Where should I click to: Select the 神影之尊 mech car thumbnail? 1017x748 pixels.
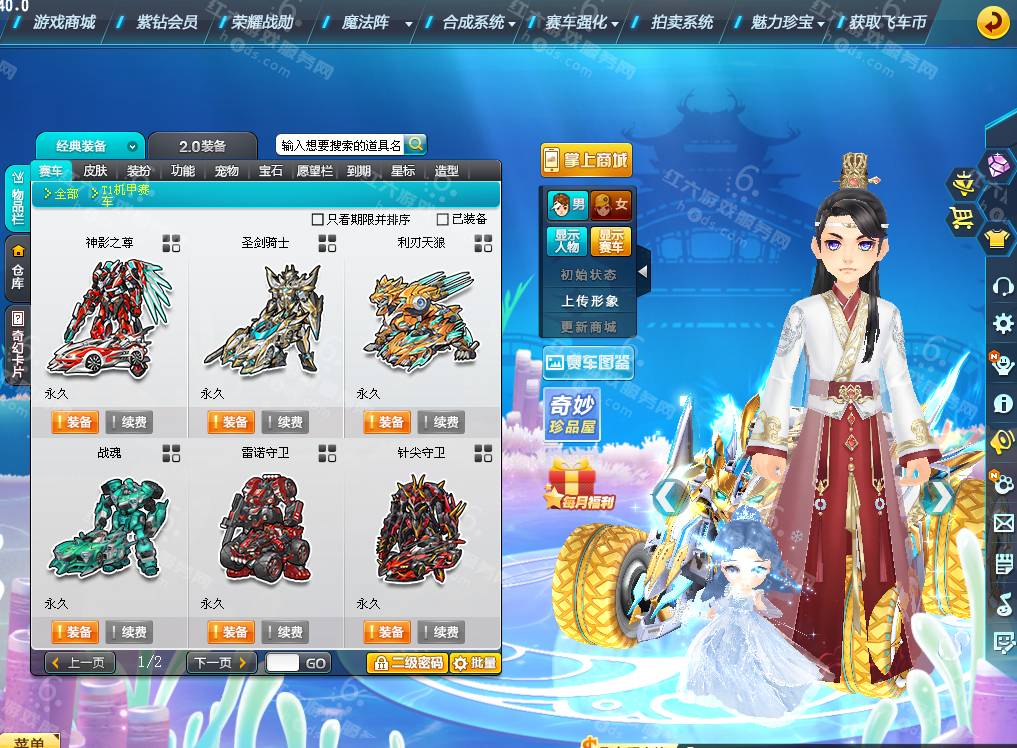click(x=110, y=318)
